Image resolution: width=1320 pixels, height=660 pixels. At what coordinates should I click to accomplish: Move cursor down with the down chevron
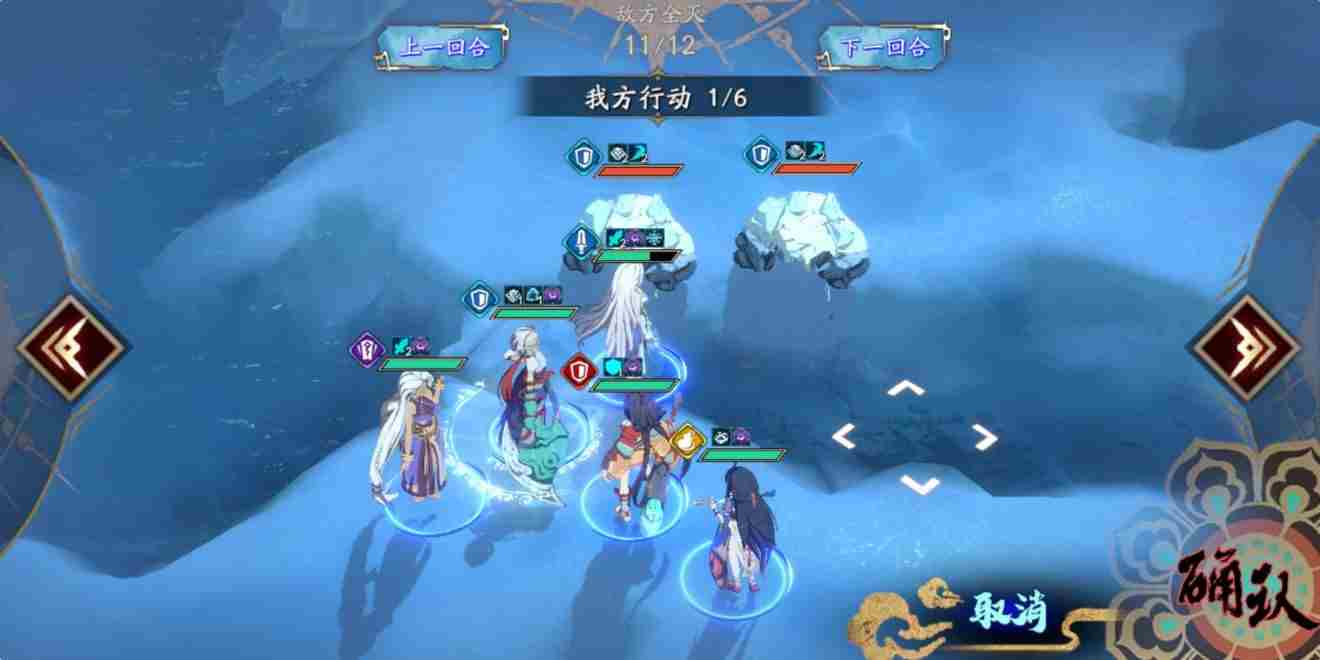919,484
